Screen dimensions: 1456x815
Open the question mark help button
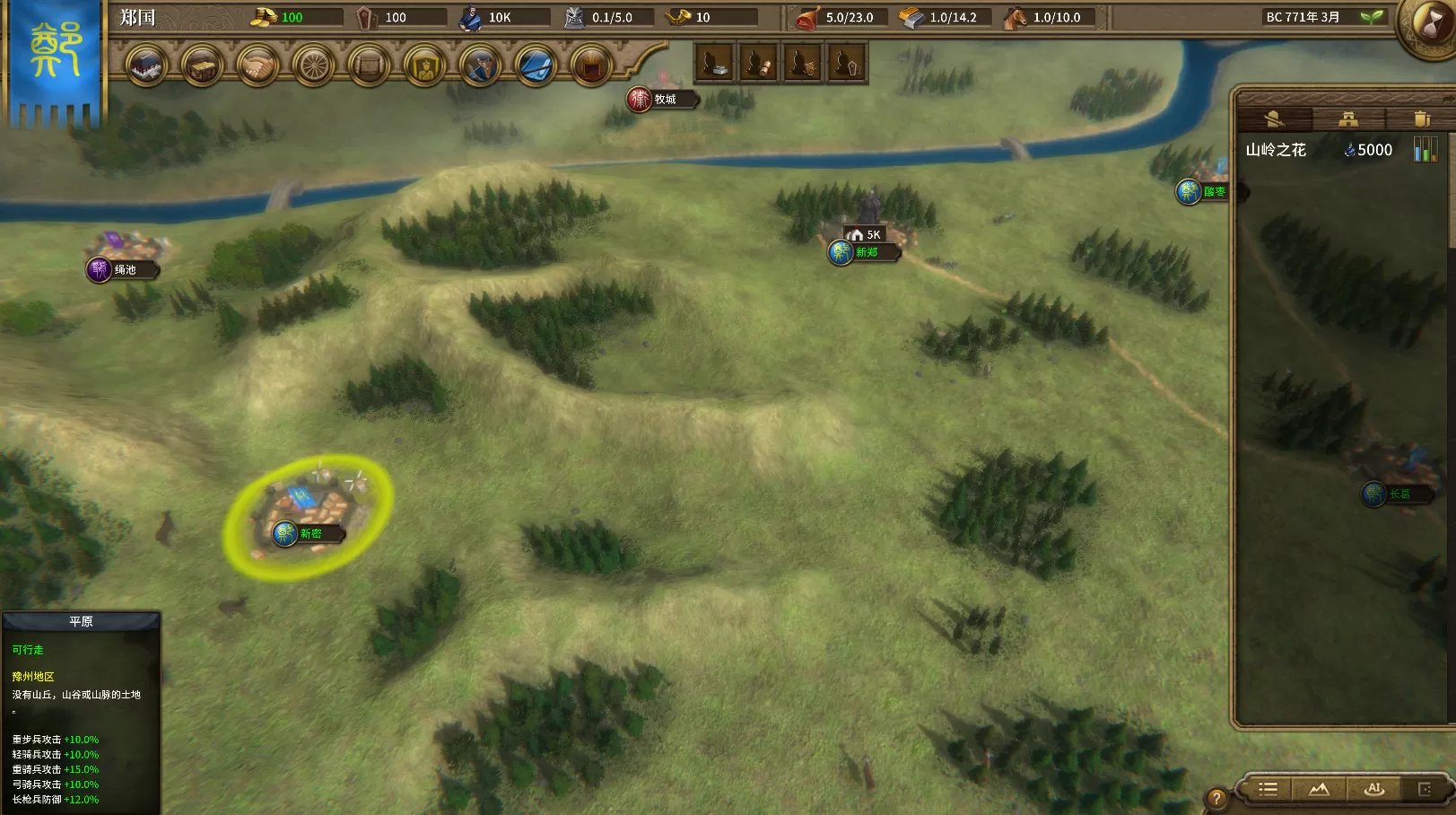click(1216, 798)
